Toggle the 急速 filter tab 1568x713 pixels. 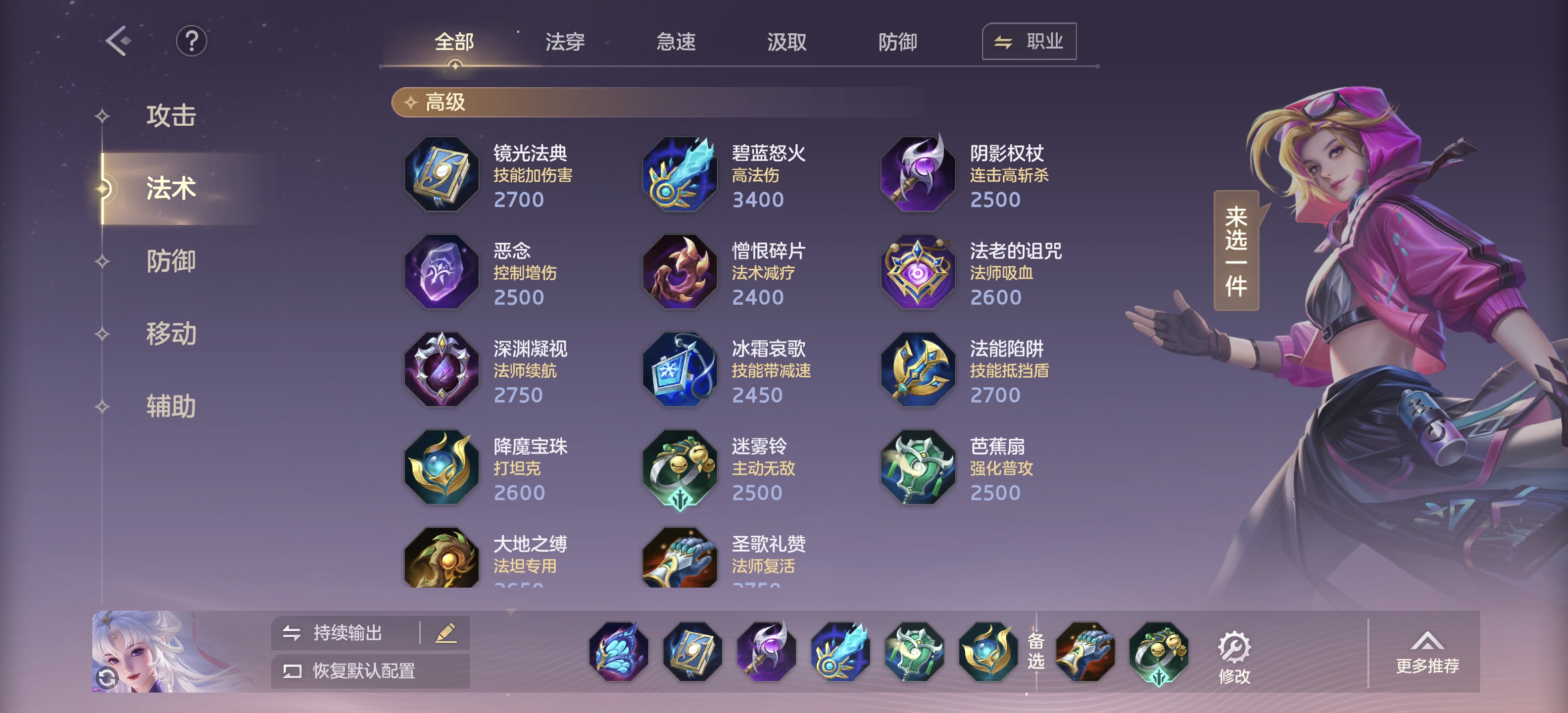[676, 42]
